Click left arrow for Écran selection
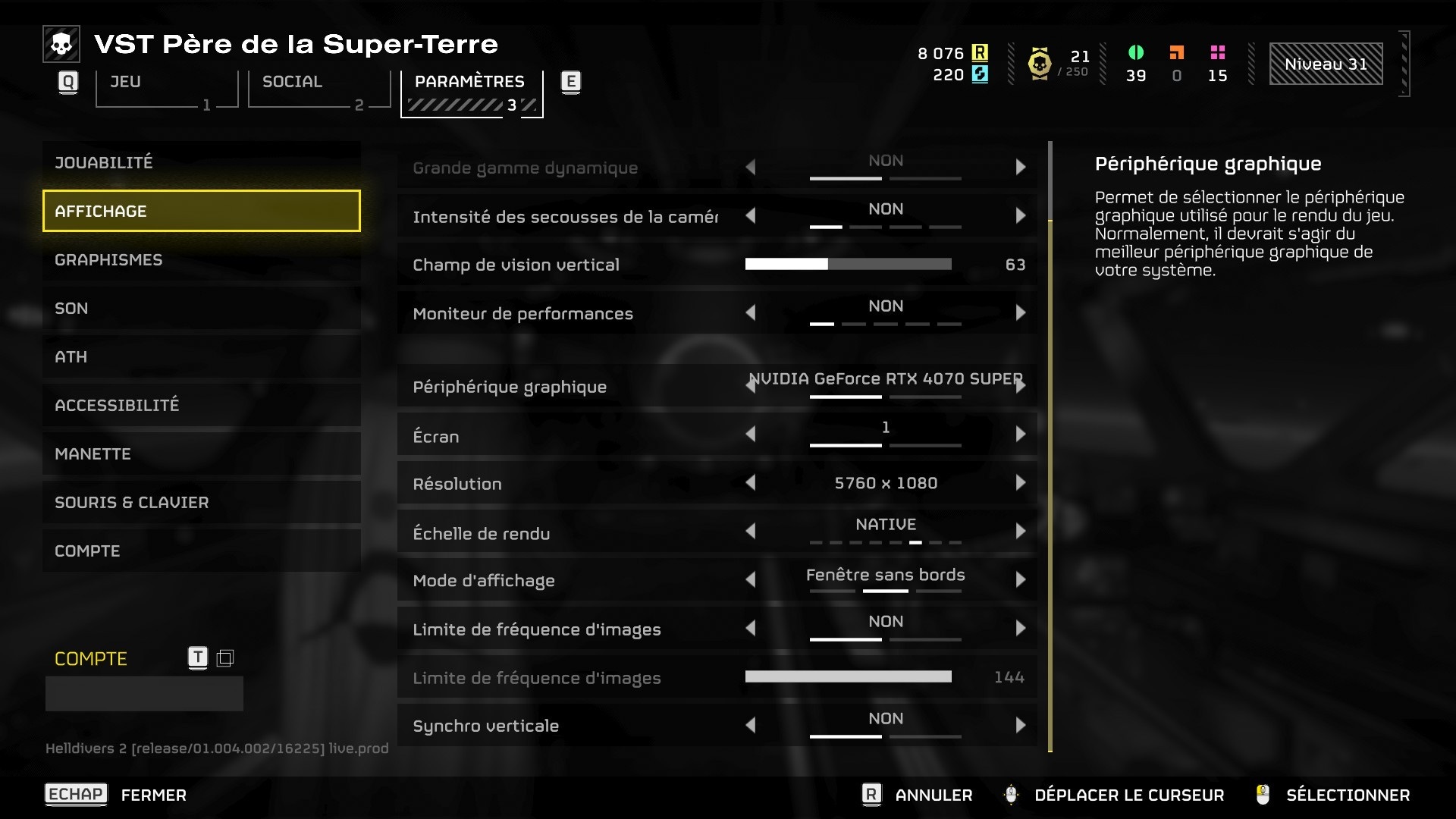 (x=751, y=435)
